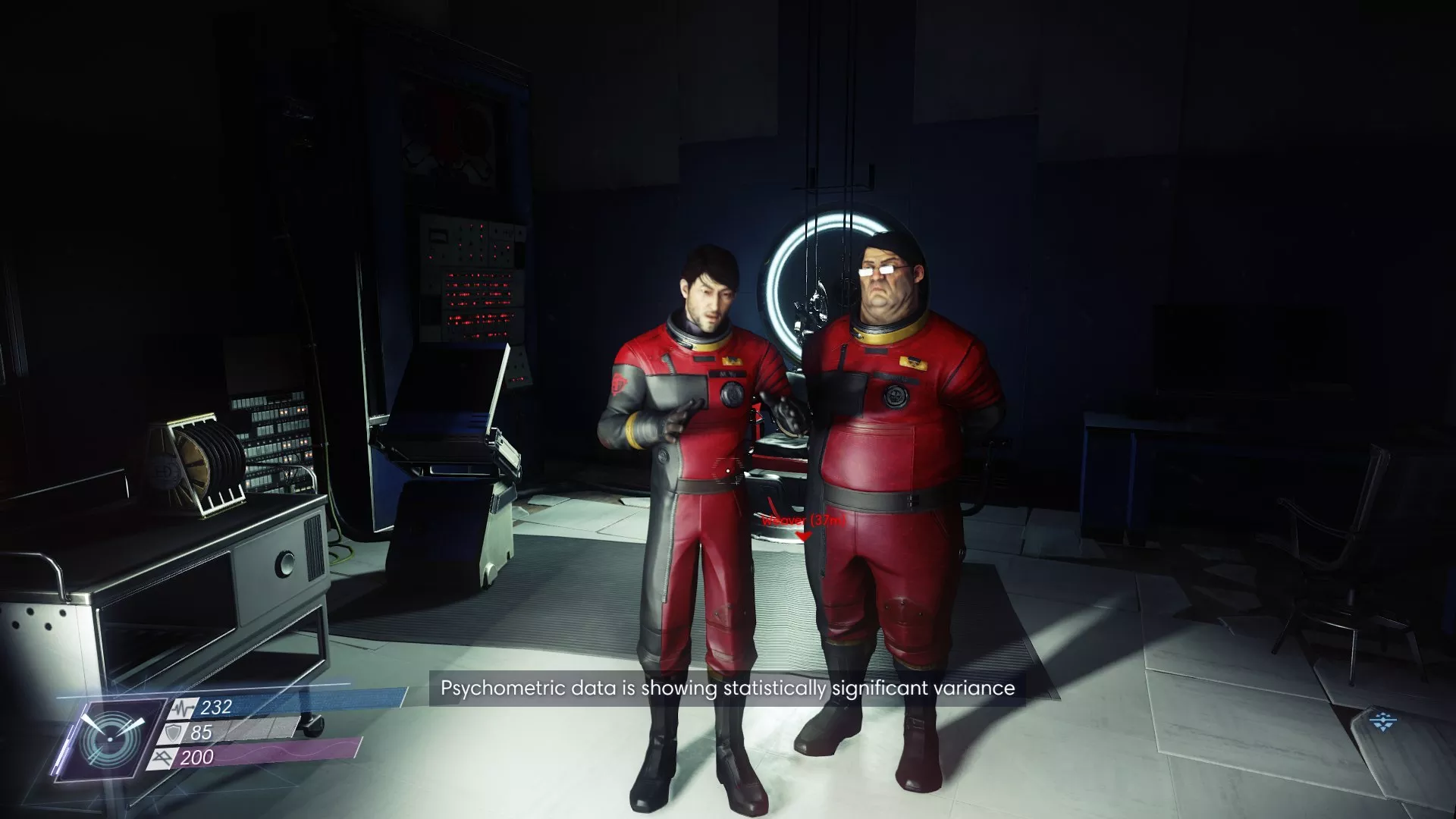Click the heartbeat health icon showing 232
Screen dimensions: 1456x819
point(182,707)
